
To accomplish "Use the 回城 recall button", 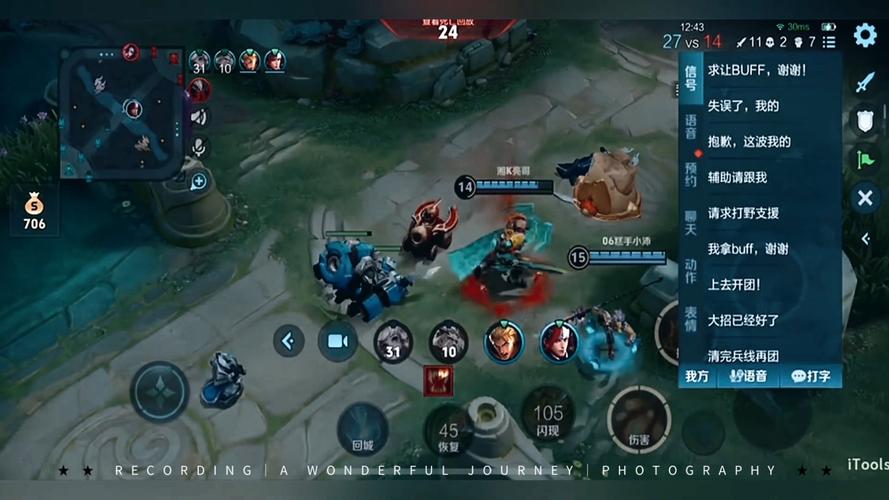I will [362, 428].
